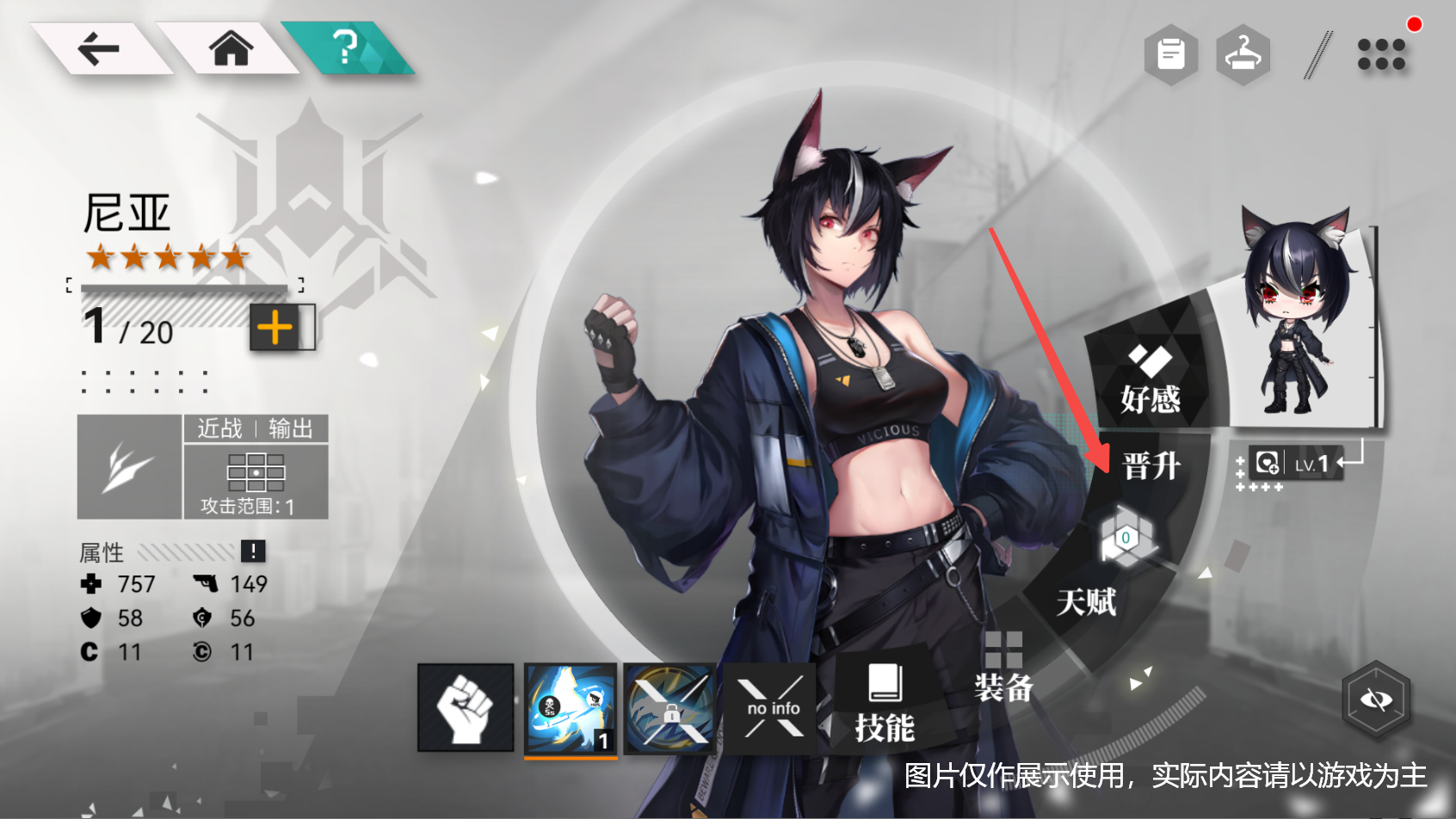This screenshot has width=1456, height=819.
Task: Select the wolf skill with 5s skull icon
Action: coord(570,708)
